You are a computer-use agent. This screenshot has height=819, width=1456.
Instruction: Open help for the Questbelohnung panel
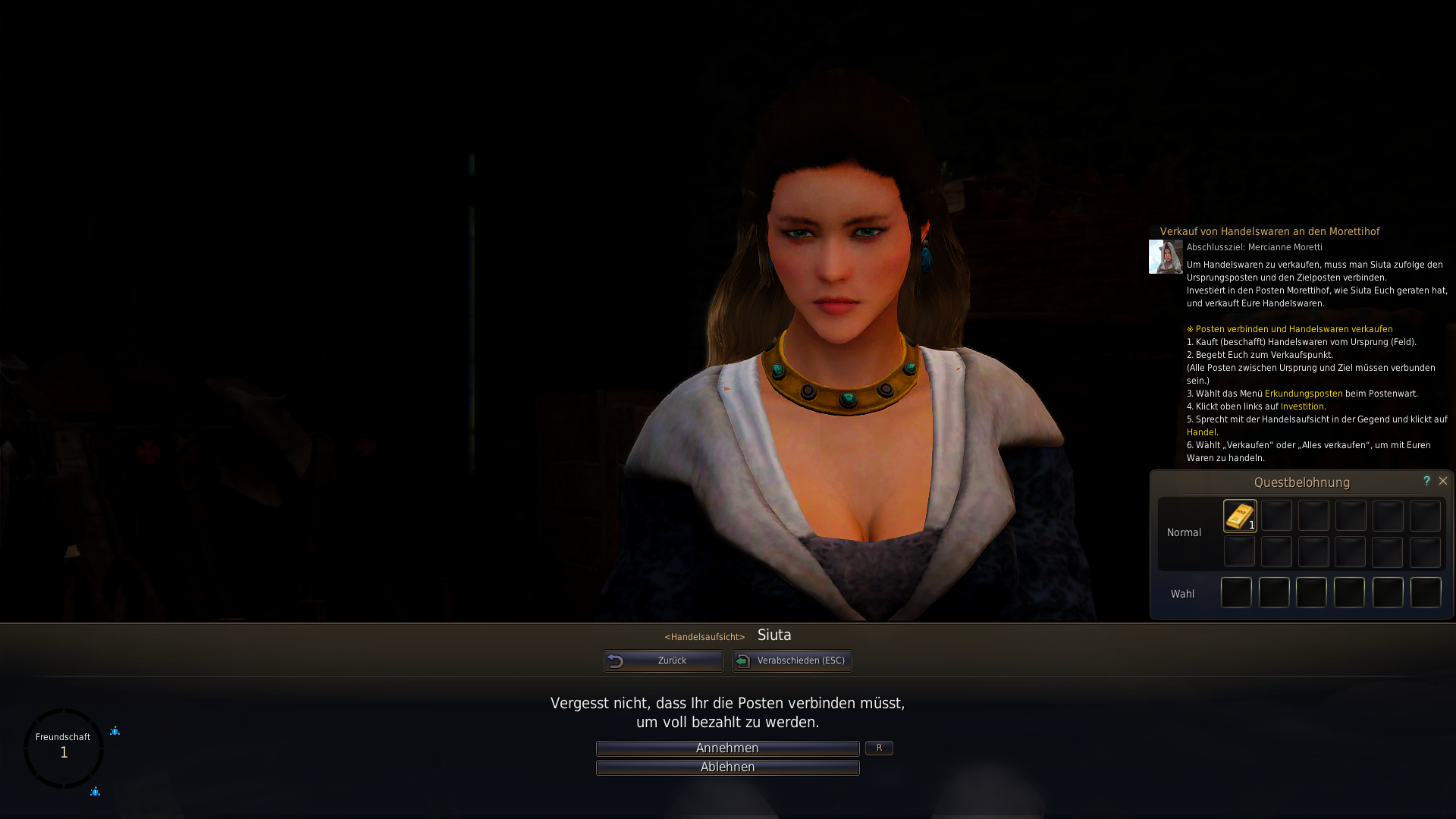[x=1426, y=481]
